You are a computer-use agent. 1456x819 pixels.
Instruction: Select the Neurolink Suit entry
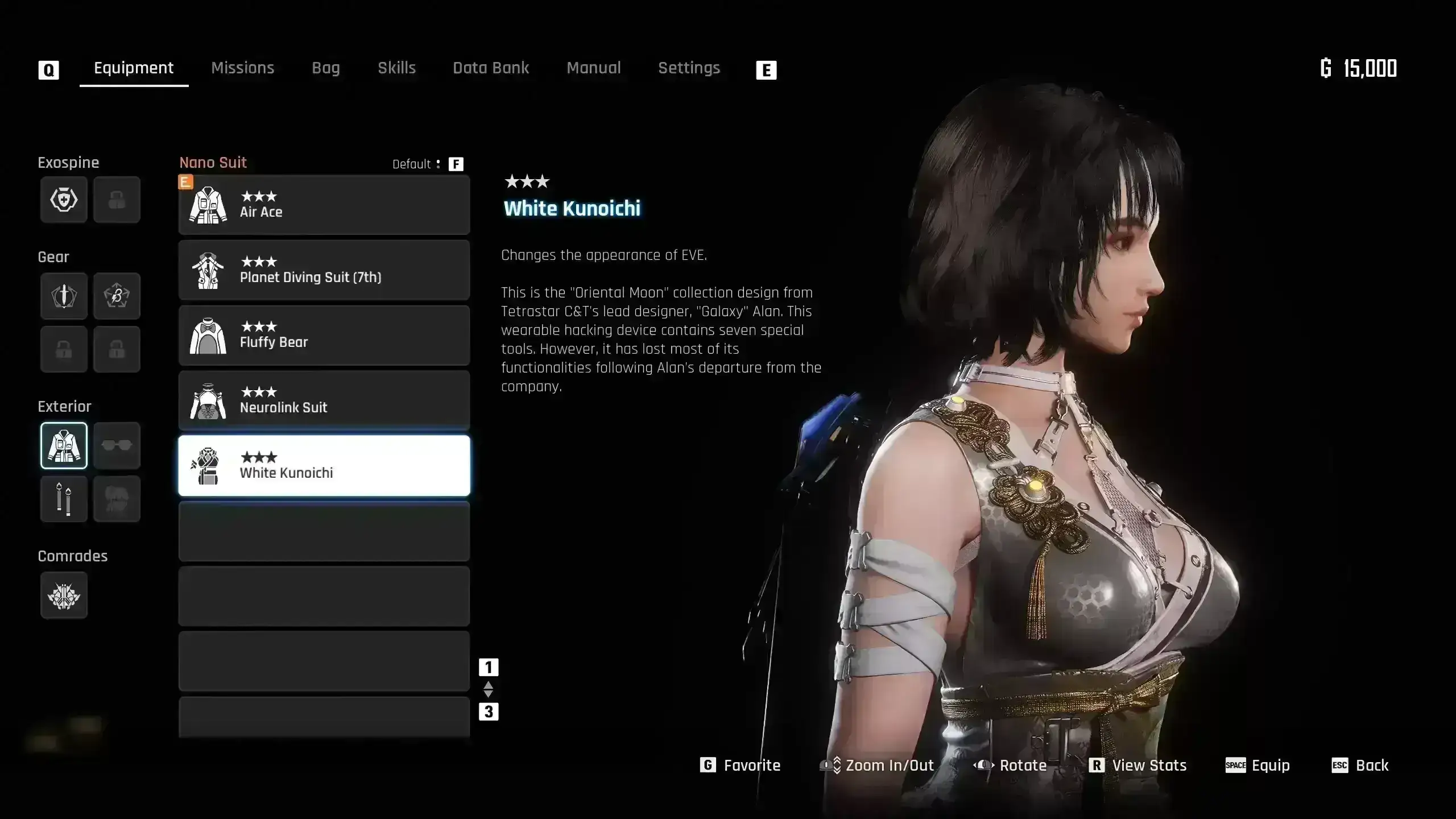[x=324, y=400]
